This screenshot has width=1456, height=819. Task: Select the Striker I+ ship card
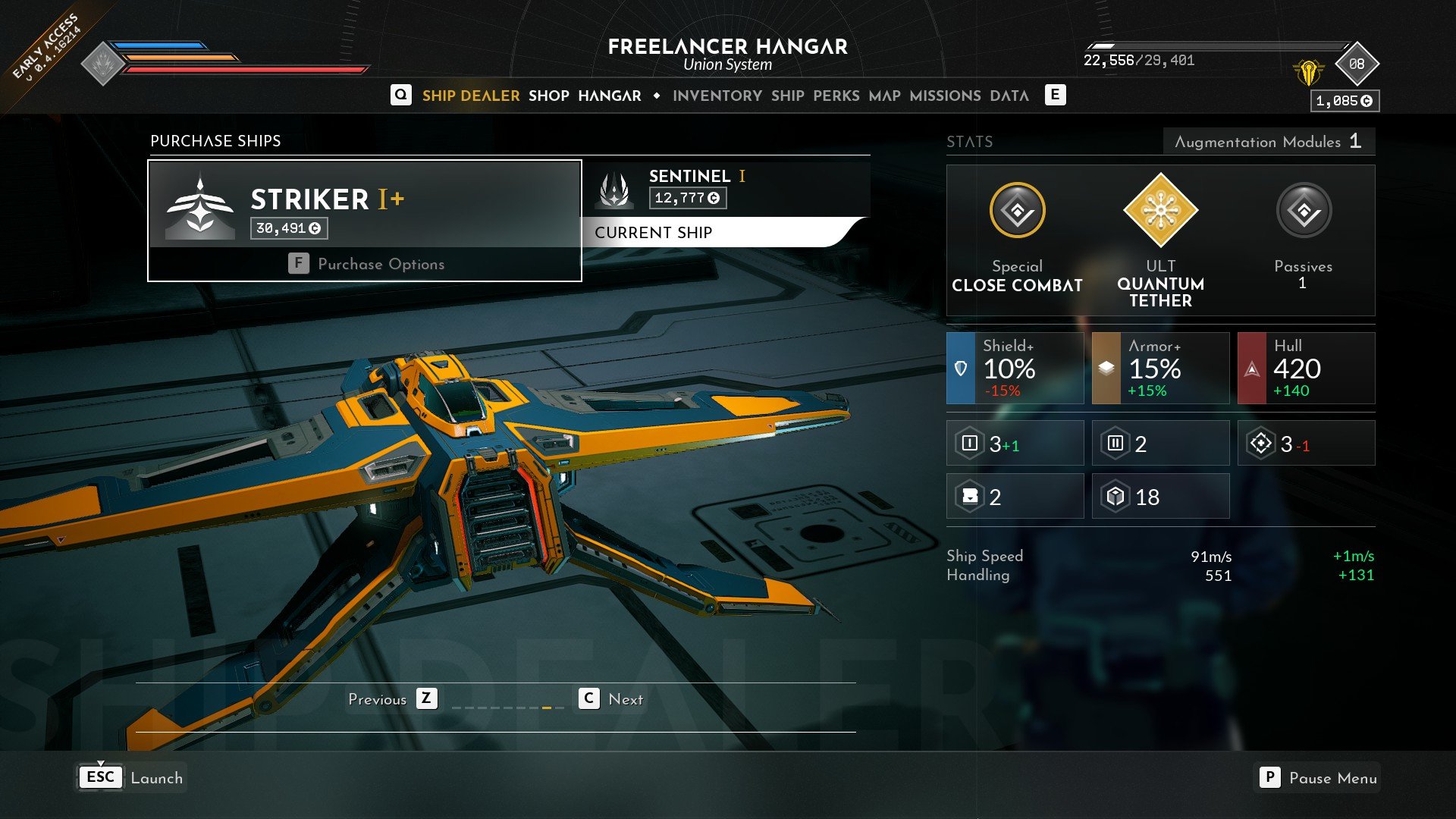(x=364, y=205)
